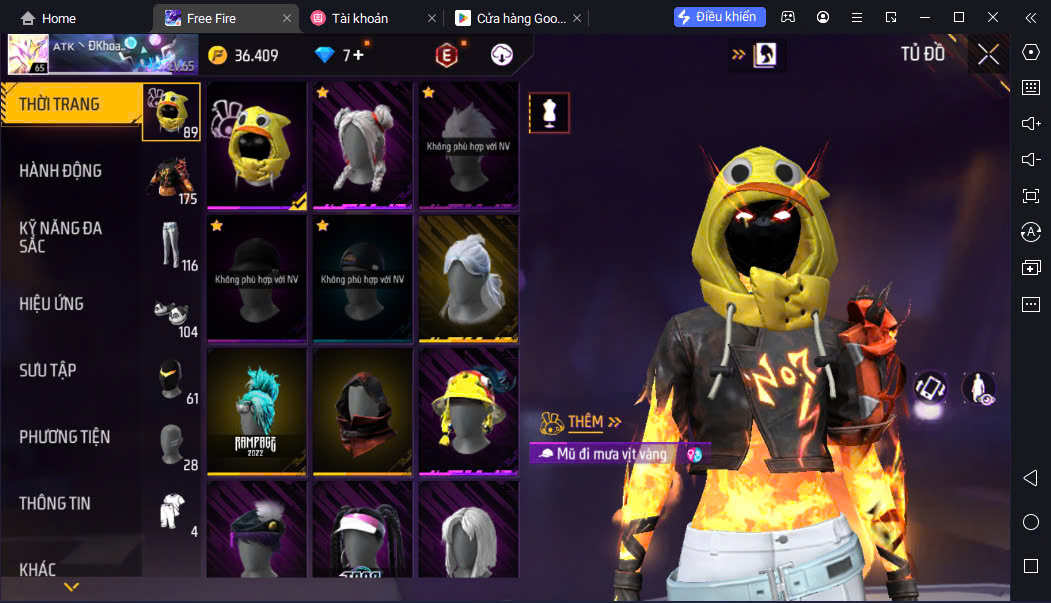The height and width of the screenshot is (603, 1051).
Task: Select the THÔNG TIN category
Action: tap(55, 503)
